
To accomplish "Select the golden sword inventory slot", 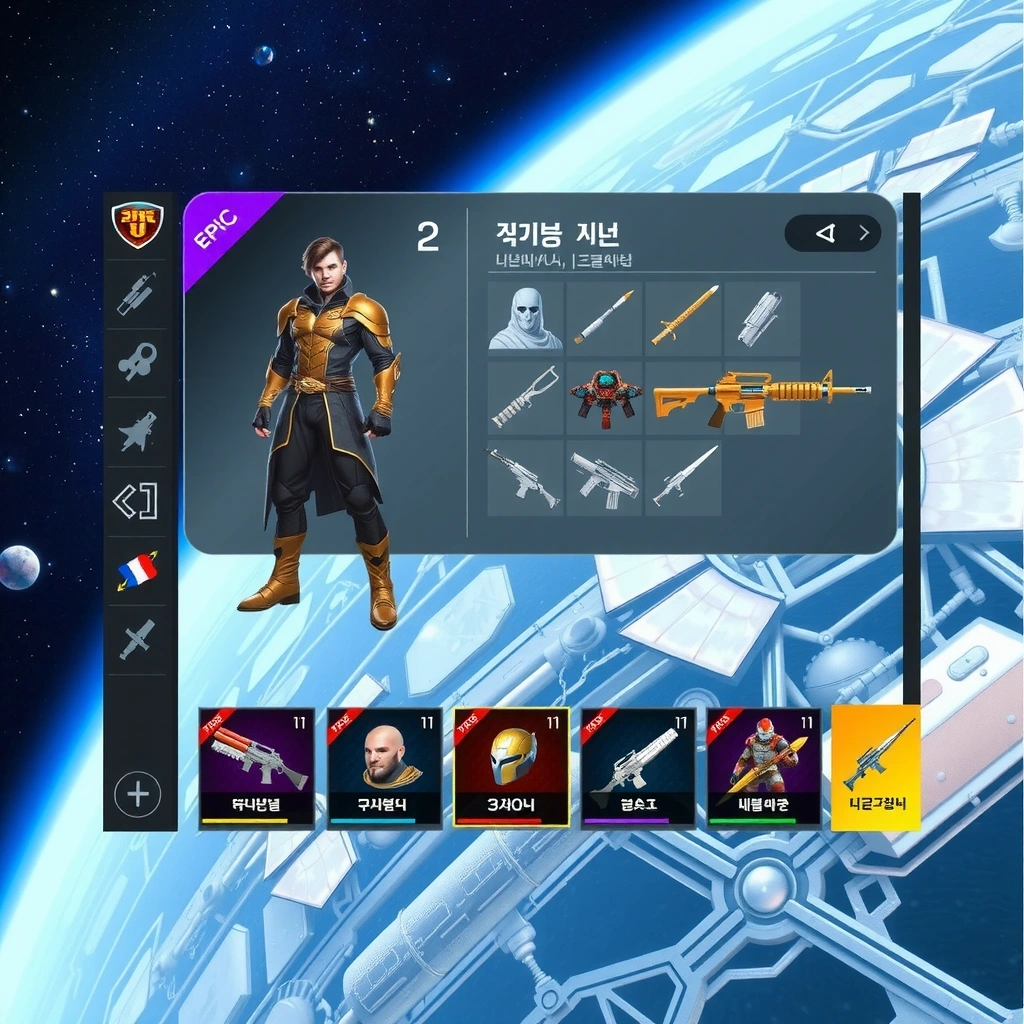I will [x=684, y=317].
